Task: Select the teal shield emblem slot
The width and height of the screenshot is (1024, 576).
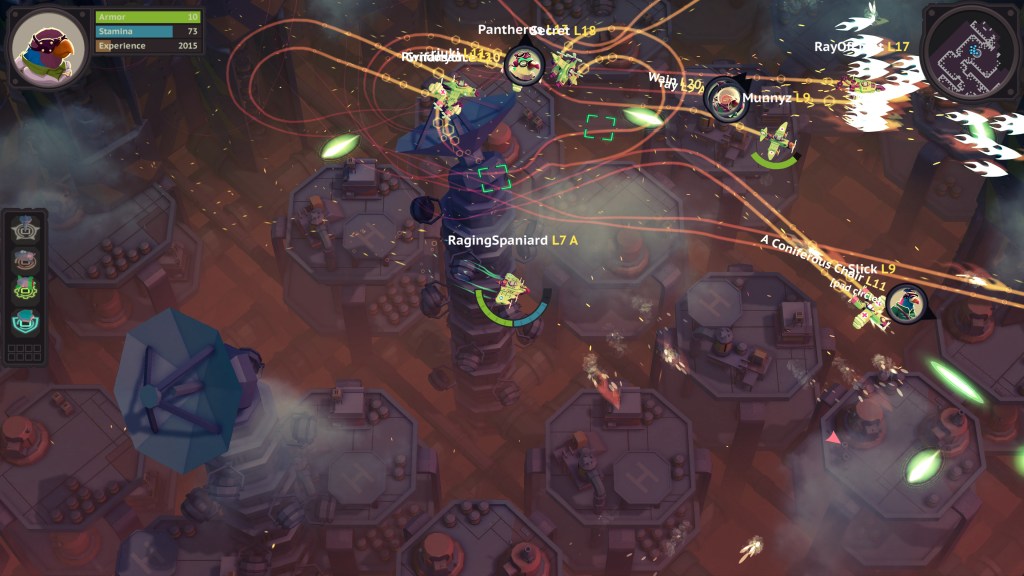Action: pyautogui.click(x=25, y=320)
